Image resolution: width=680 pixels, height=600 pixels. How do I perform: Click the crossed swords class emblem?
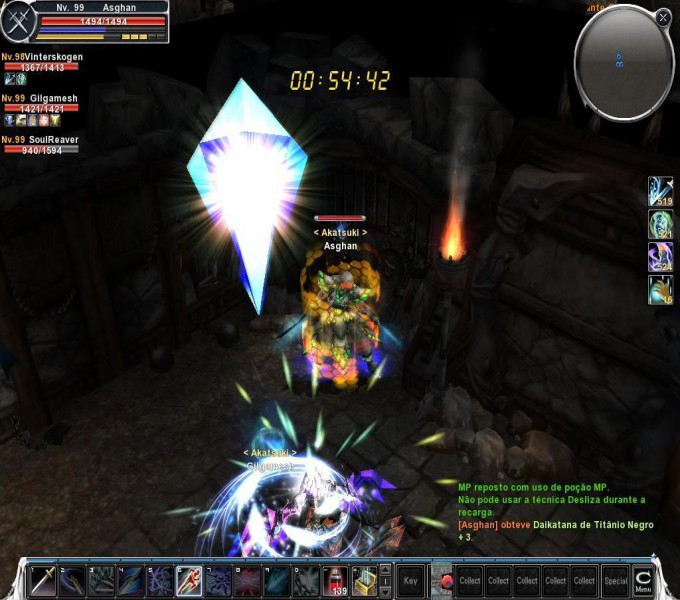(x=17, y=21)
